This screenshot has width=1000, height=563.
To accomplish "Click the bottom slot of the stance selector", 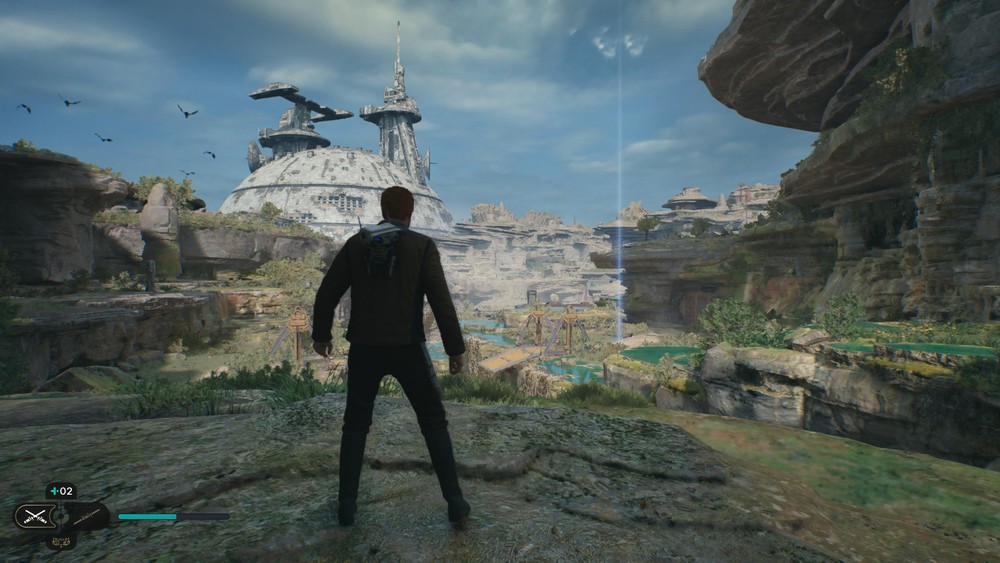I will [x=61, y=541].
